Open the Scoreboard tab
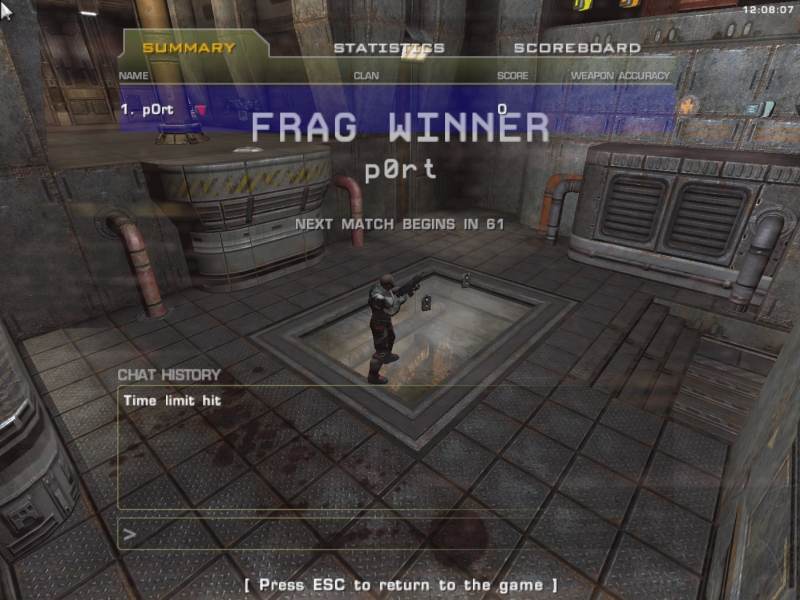 (x=577, y=48)
